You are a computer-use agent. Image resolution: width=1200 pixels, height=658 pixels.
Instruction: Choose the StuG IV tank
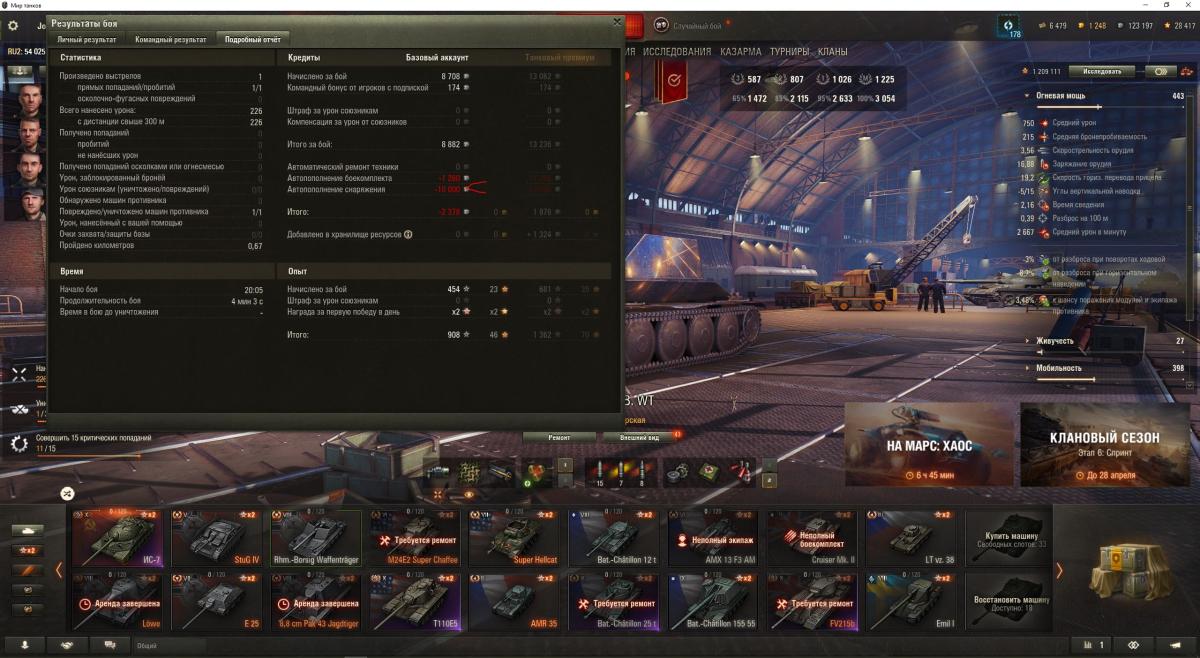[x=215, y=538]
